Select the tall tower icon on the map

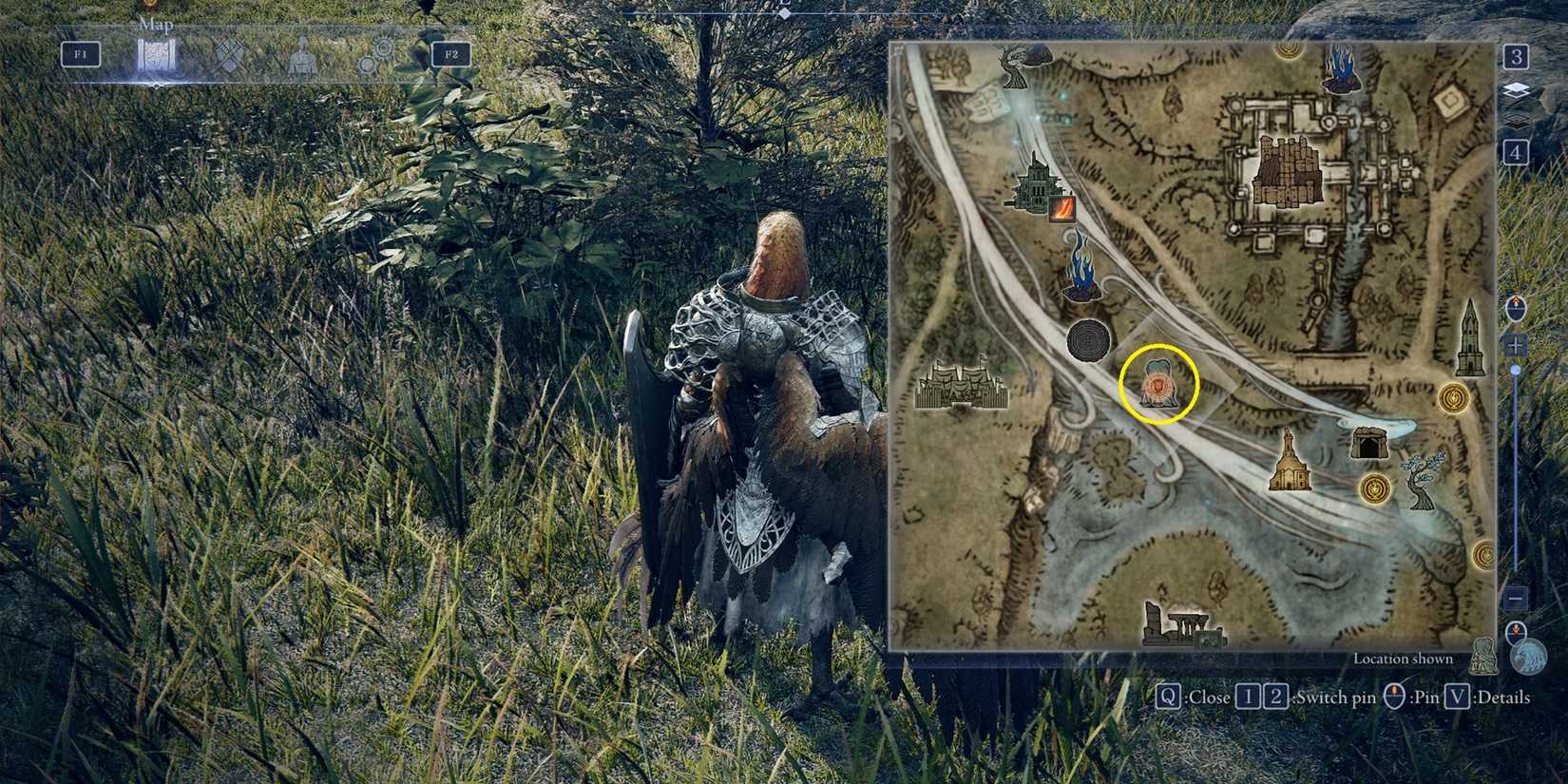pyautogui.click(x=1471, y=336)
